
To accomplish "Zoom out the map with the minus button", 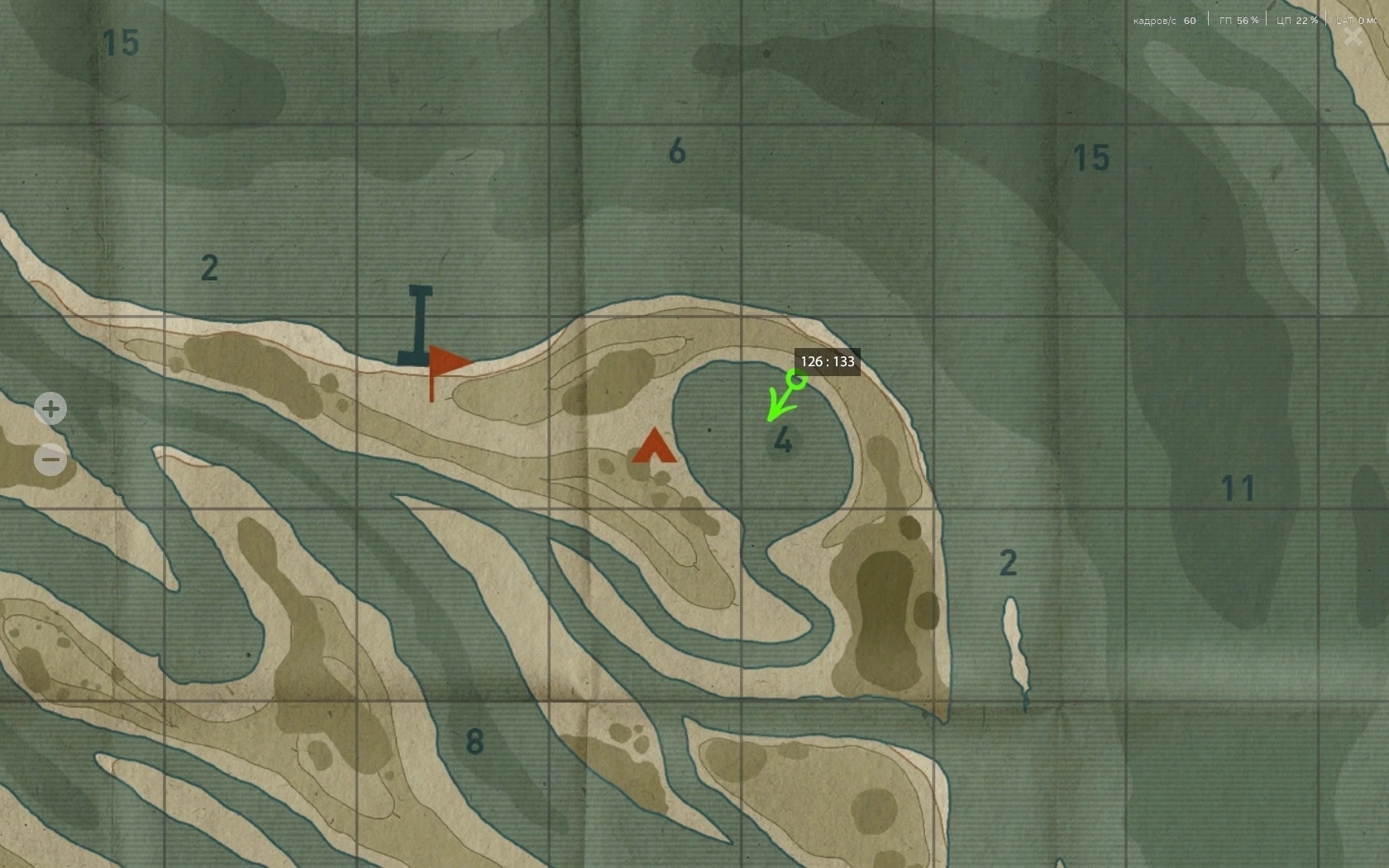I will [50, 460].
